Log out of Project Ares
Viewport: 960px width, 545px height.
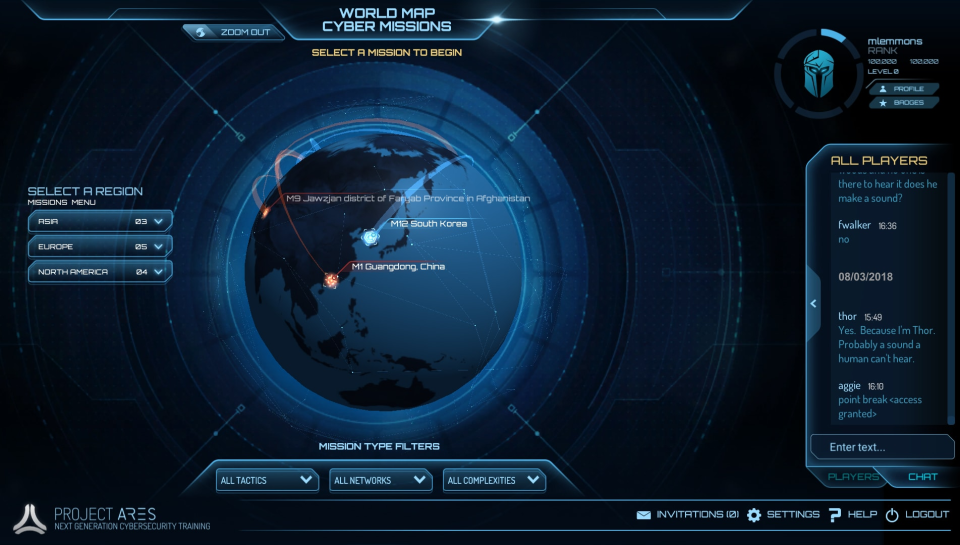point(917,515)
